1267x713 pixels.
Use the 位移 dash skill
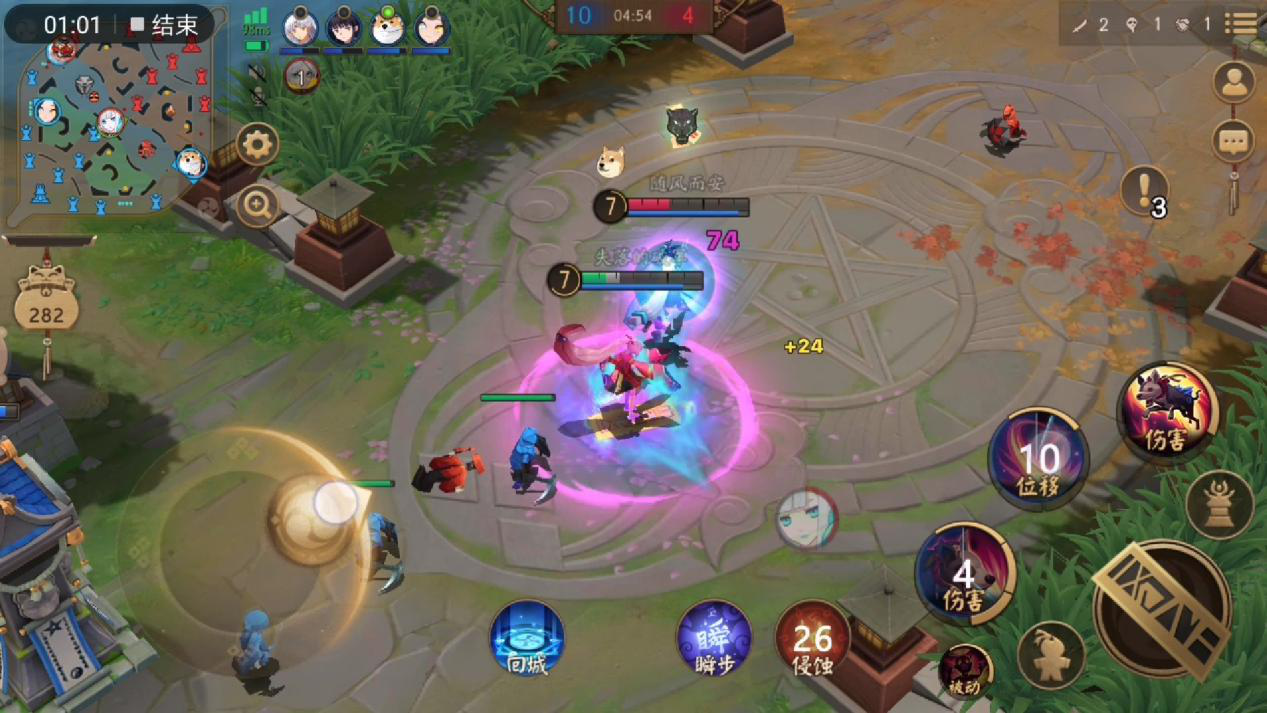(1038, 459)
